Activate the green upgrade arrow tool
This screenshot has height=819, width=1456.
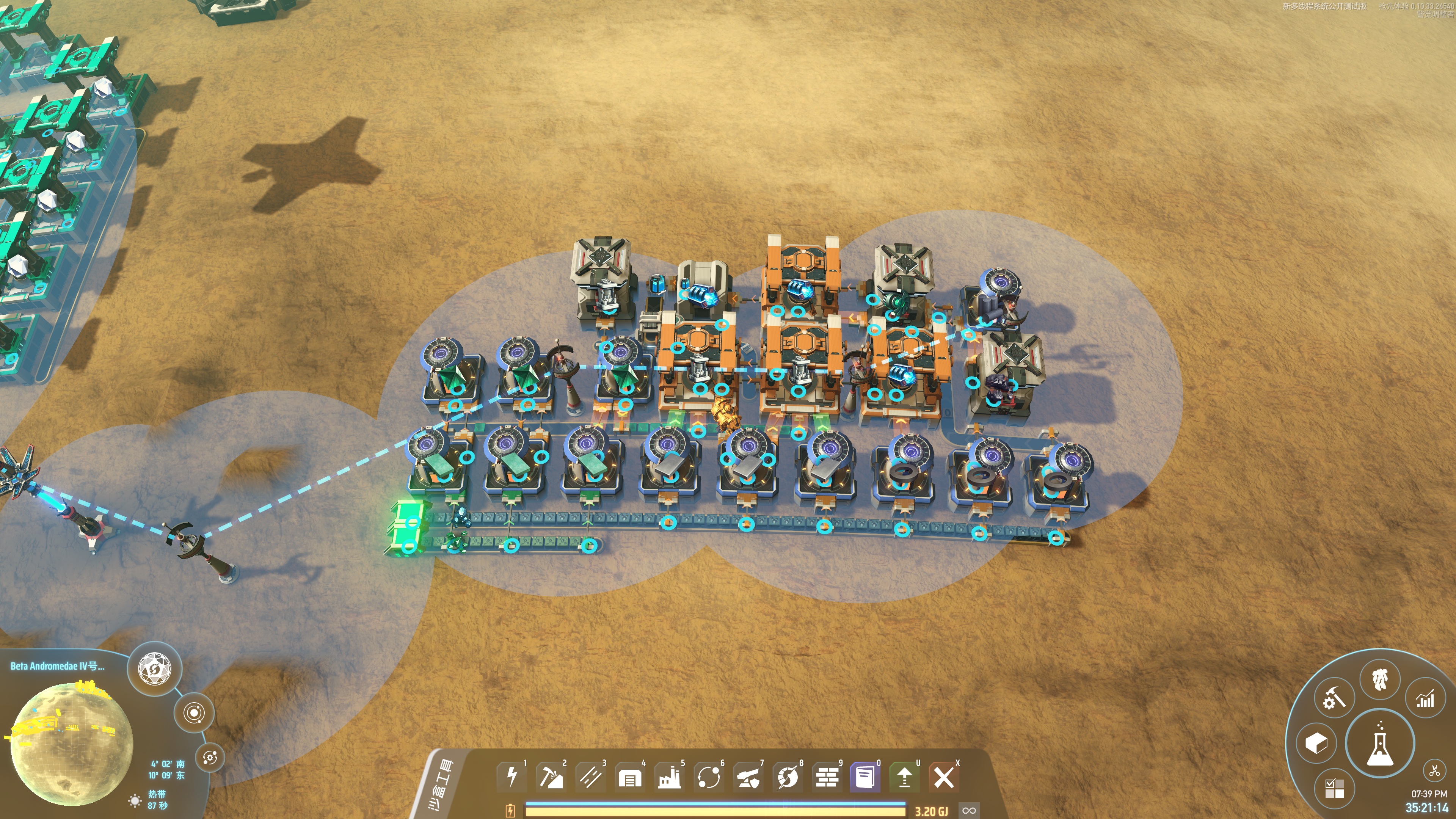click(x=904, y=777)
